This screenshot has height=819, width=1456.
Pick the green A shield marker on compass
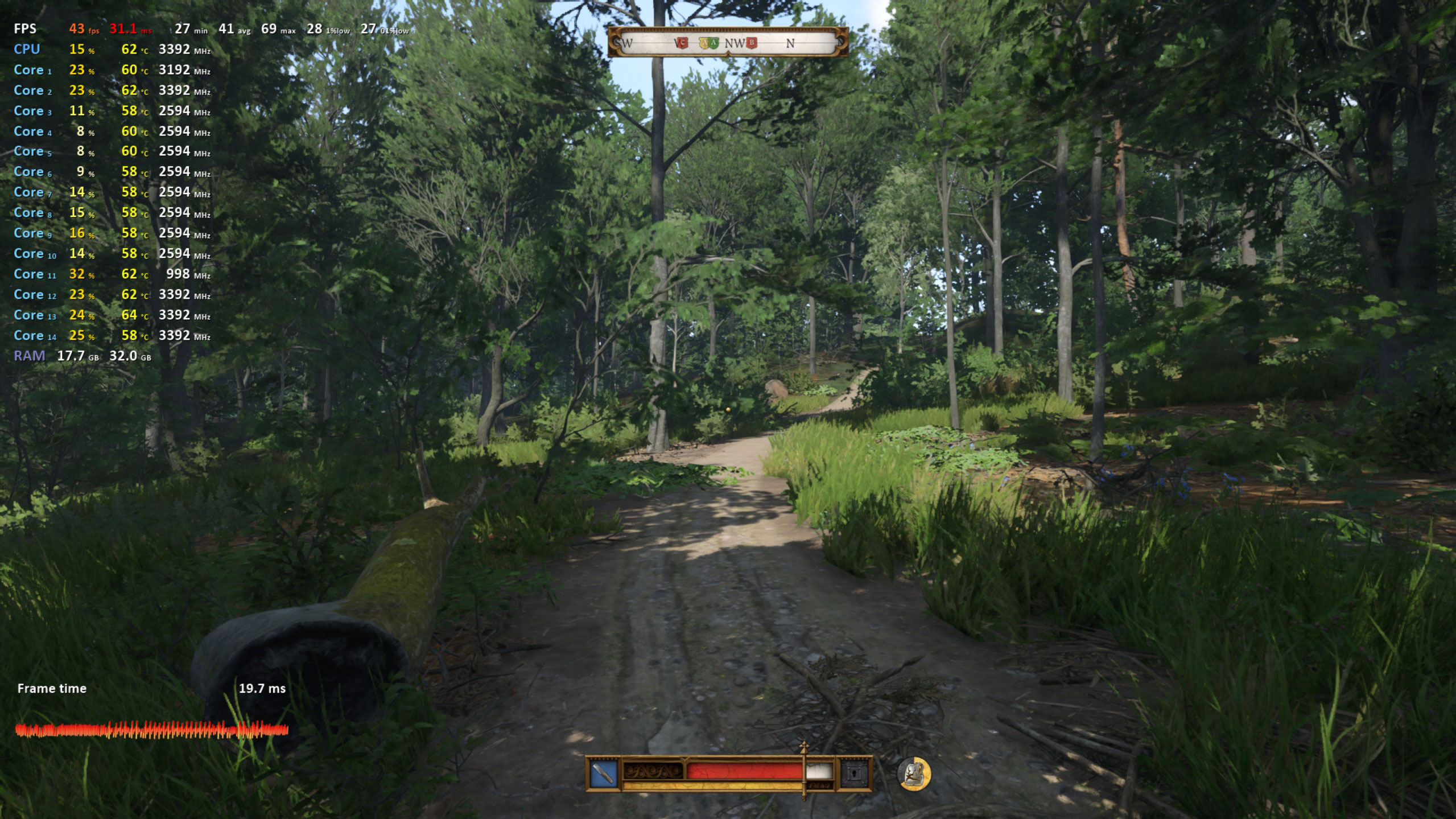(714, 43)
